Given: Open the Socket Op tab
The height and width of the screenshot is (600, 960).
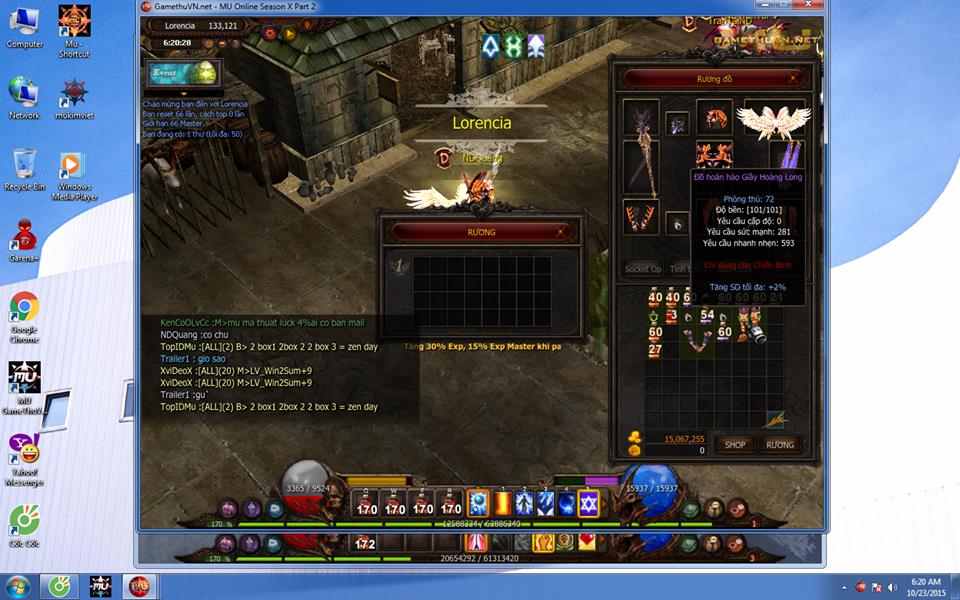Looking at the screenshot, I should (643, 269).
